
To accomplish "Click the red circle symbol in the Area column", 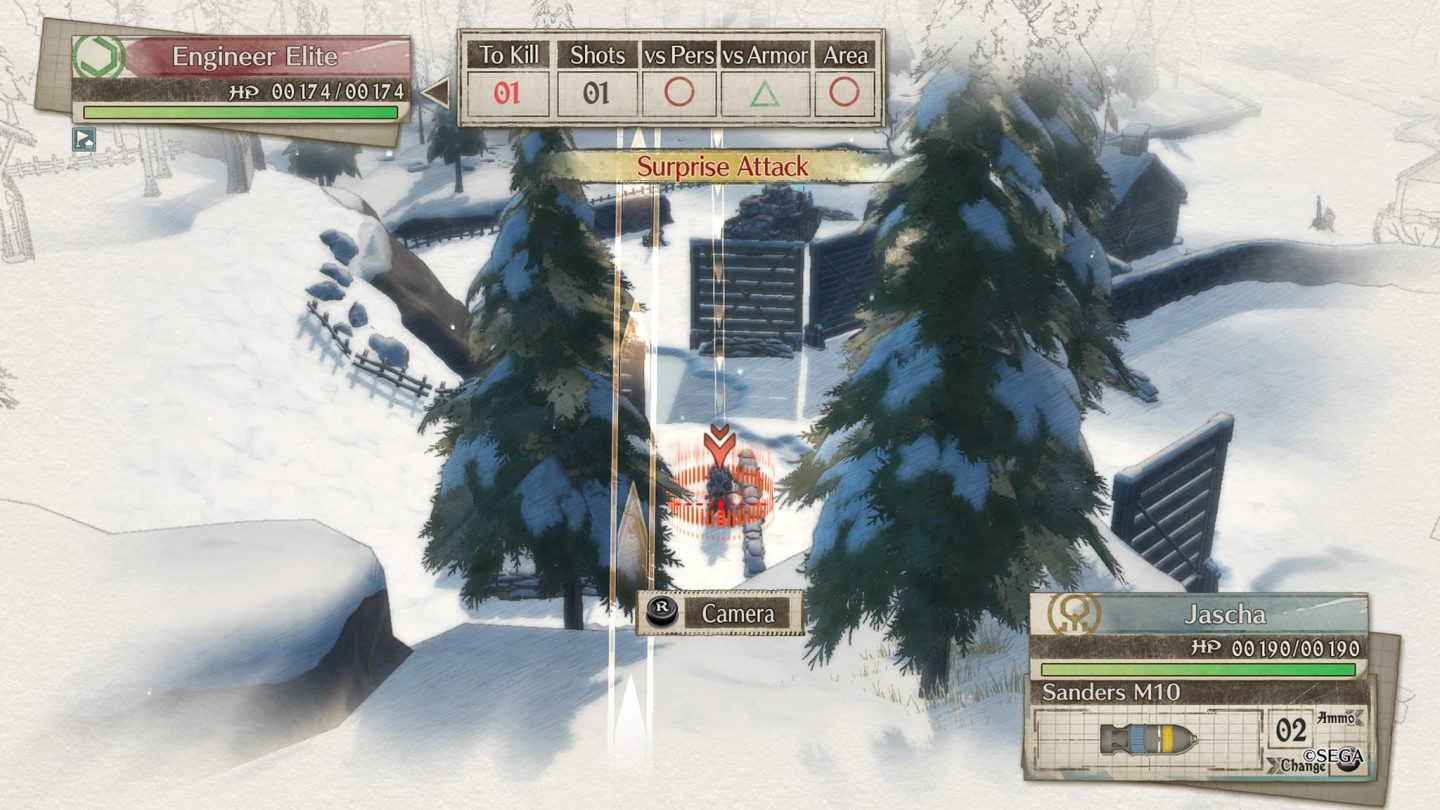I will point(847,92).
